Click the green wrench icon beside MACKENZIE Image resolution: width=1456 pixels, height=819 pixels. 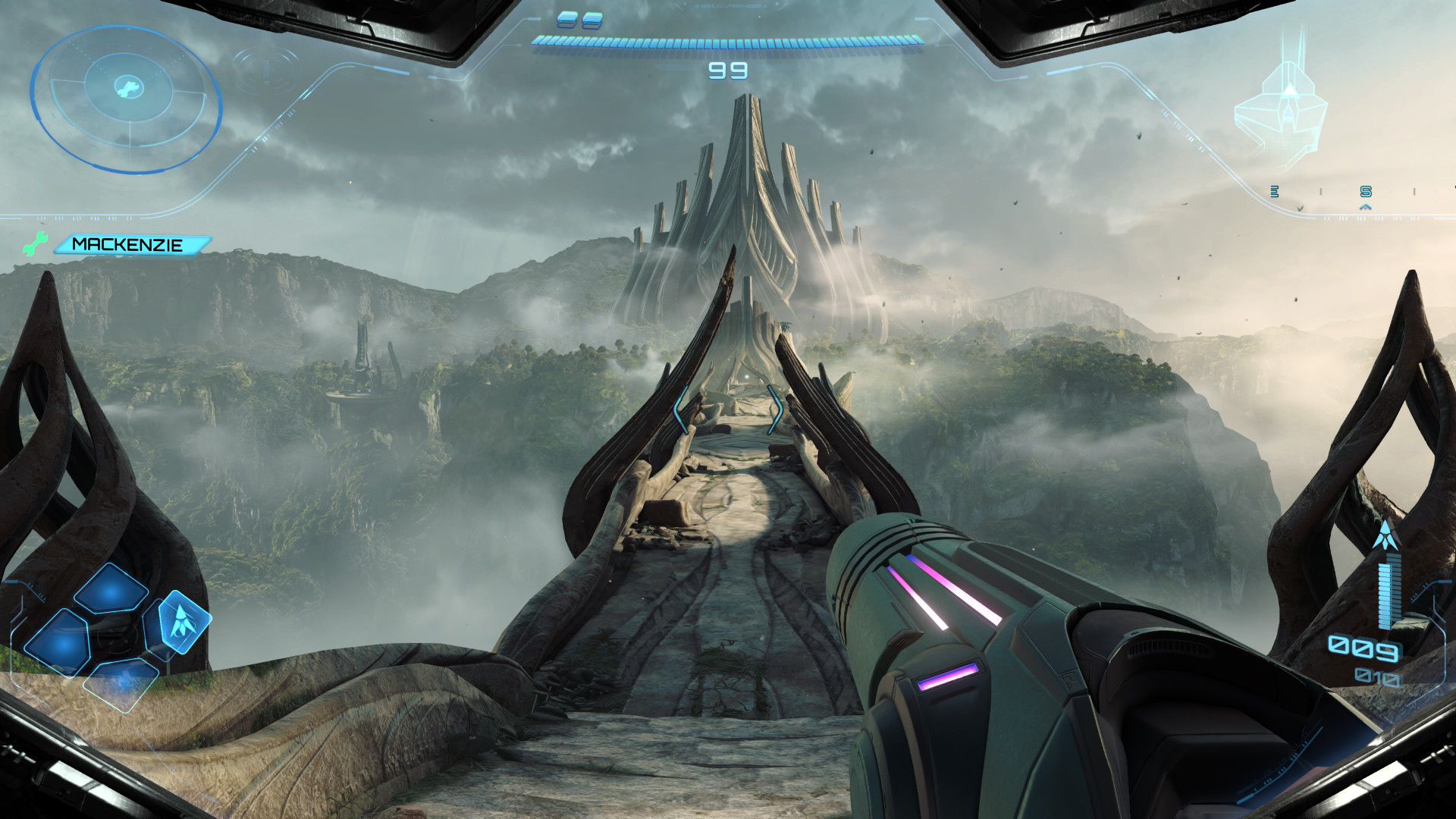[x=35, y=244]
